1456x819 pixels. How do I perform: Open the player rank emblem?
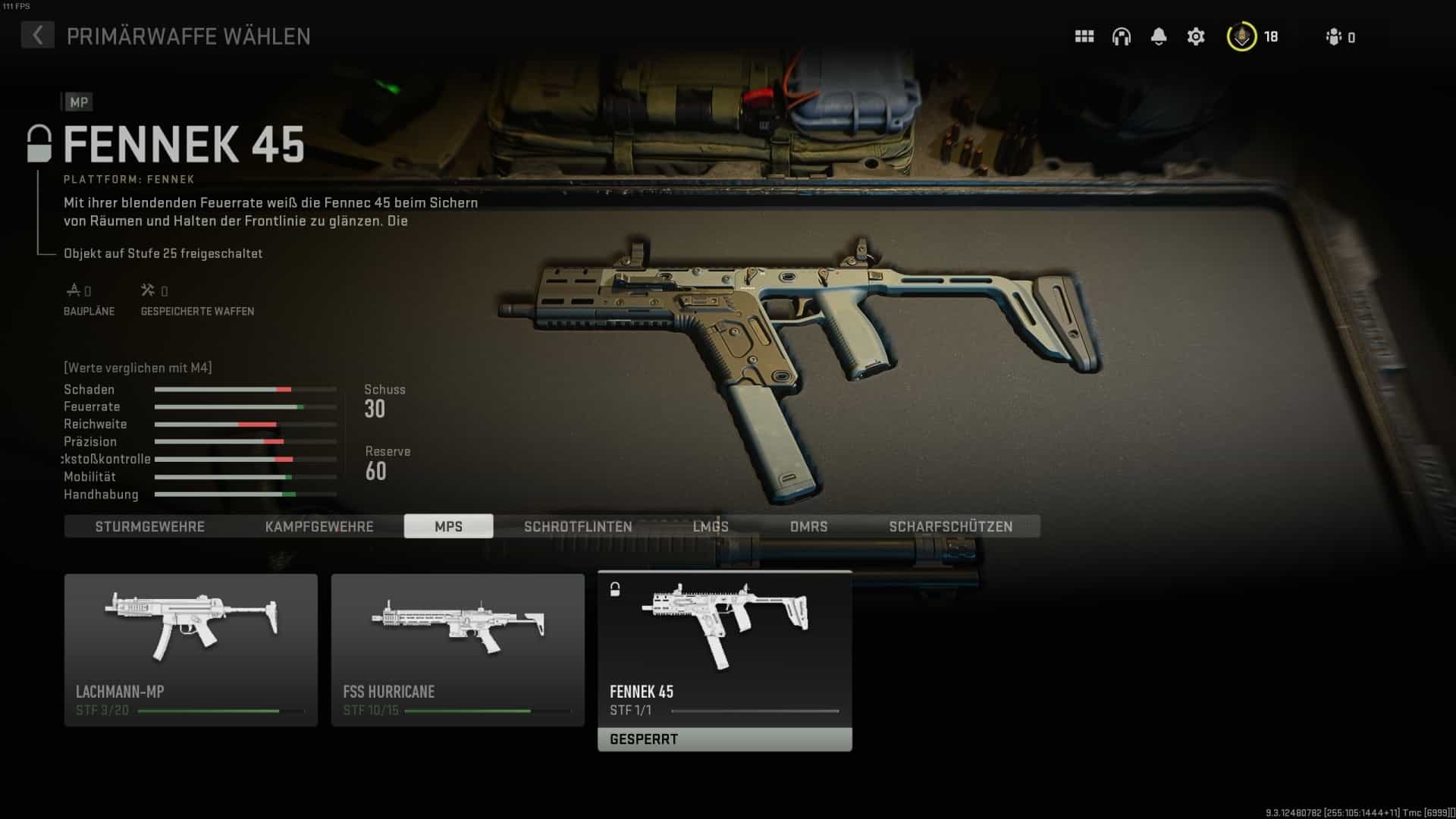pyautogui.click(x=1241, y=36)
